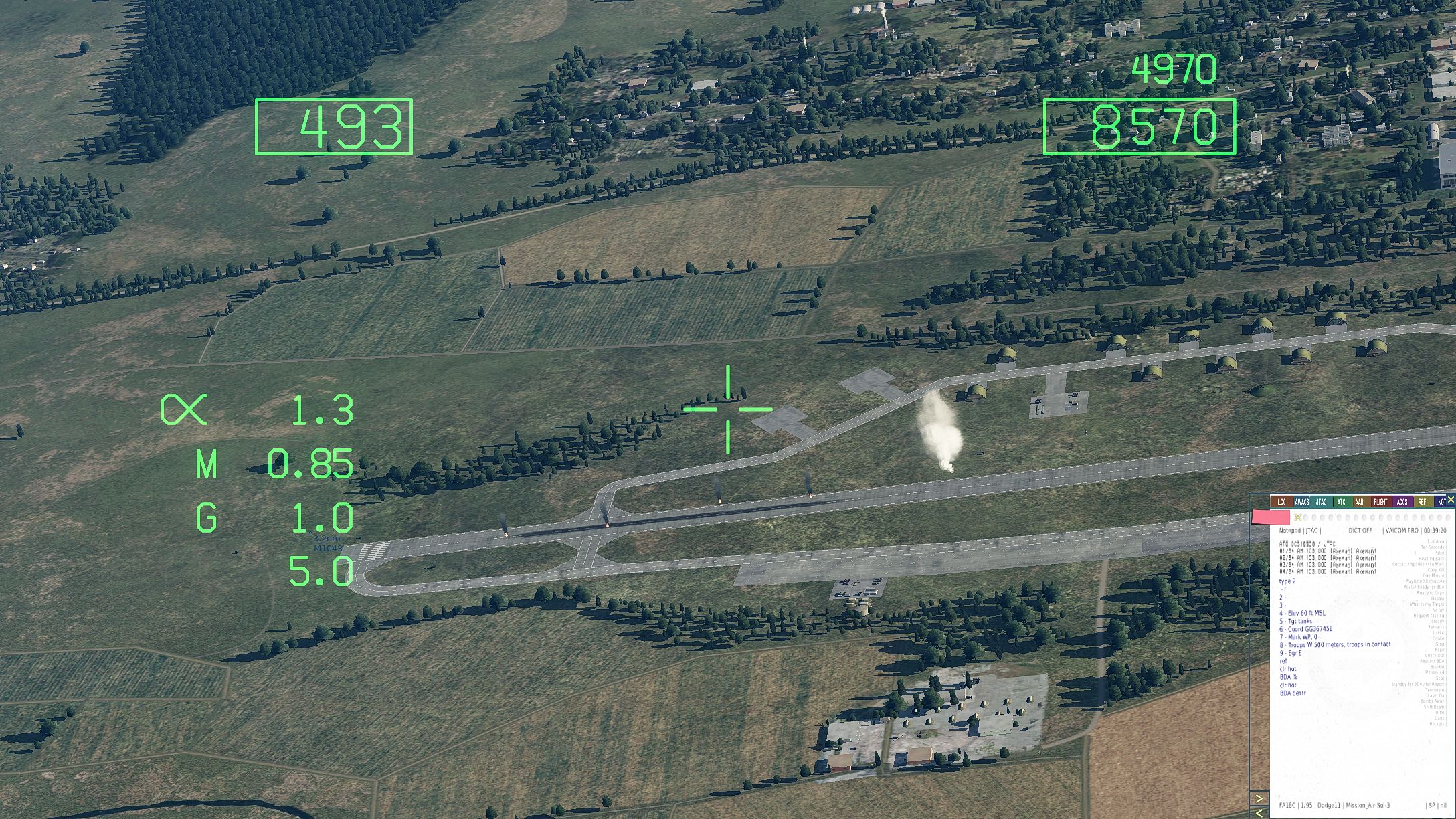The image size is (1456, 819).
Task: Select the Request Tasking command
Action: click(1429, 616)
